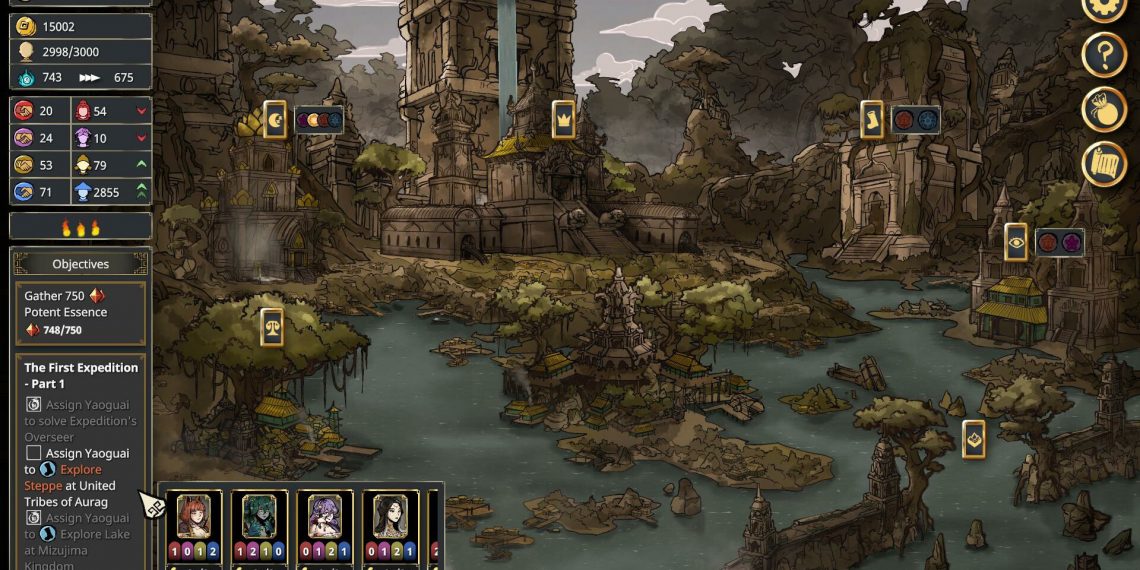Viewport: 1140px width, 570px height.
Task: Open the boot location marker
Action: click(x=872, y=120)
